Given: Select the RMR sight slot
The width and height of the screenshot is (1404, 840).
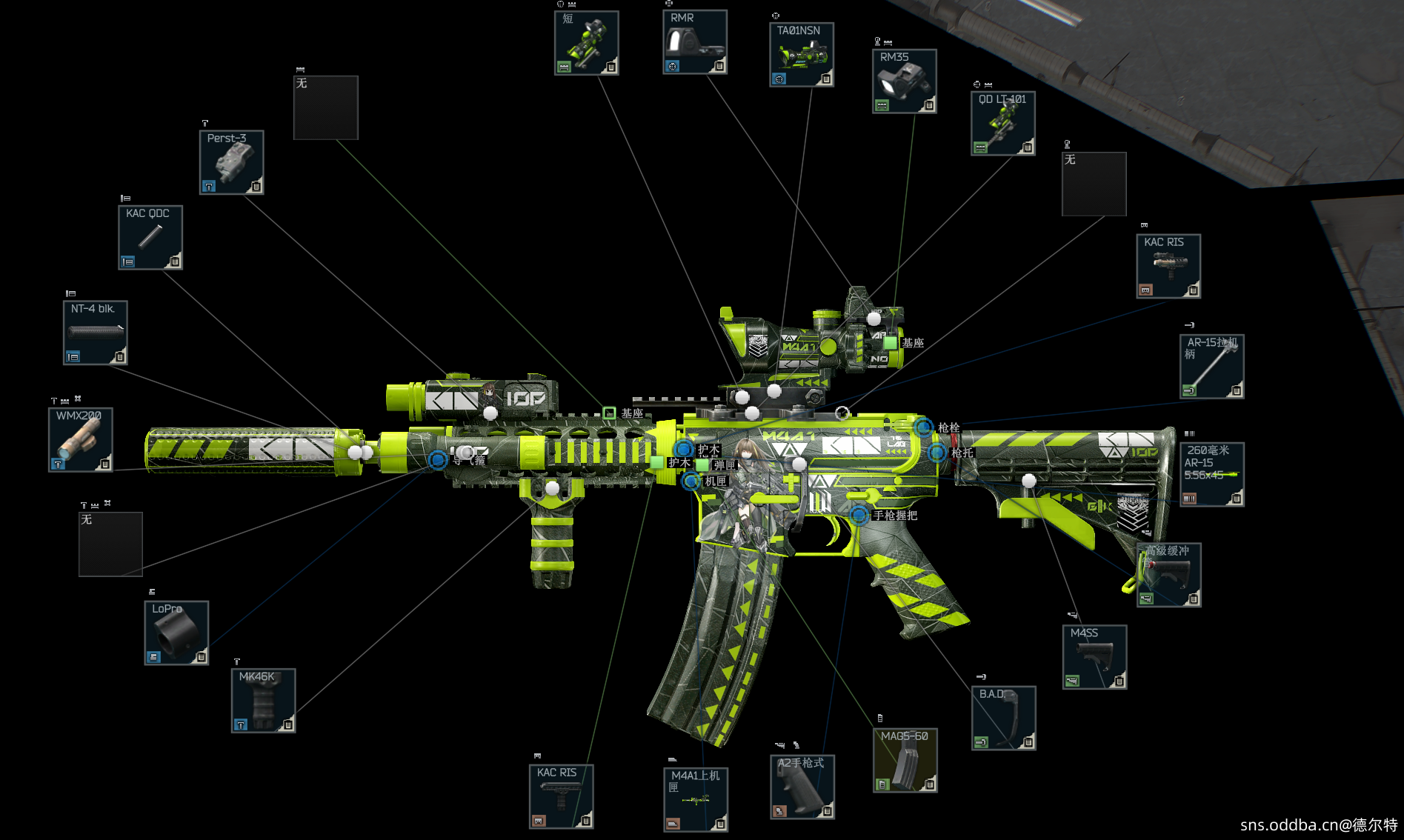Looking at the screenshot, I should coord(694,42).
